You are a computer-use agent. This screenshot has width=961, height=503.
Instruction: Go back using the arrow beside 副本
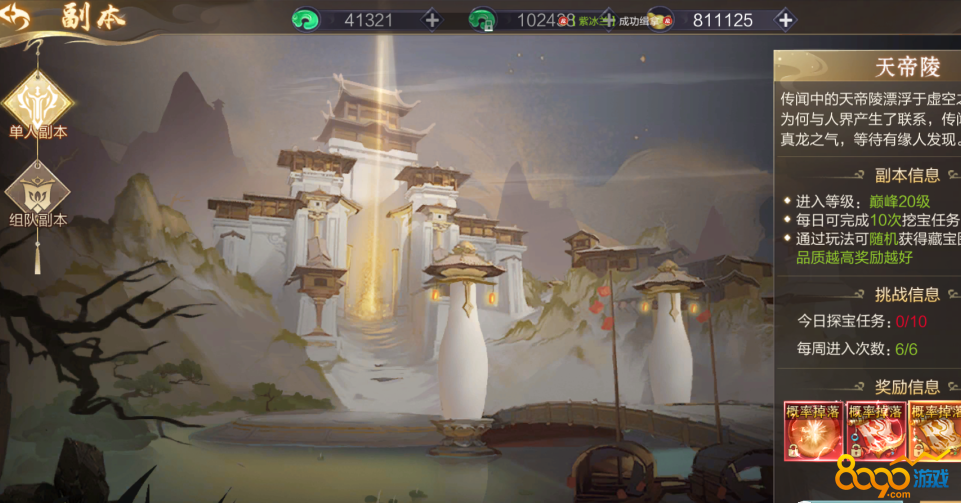click(17, 17)
